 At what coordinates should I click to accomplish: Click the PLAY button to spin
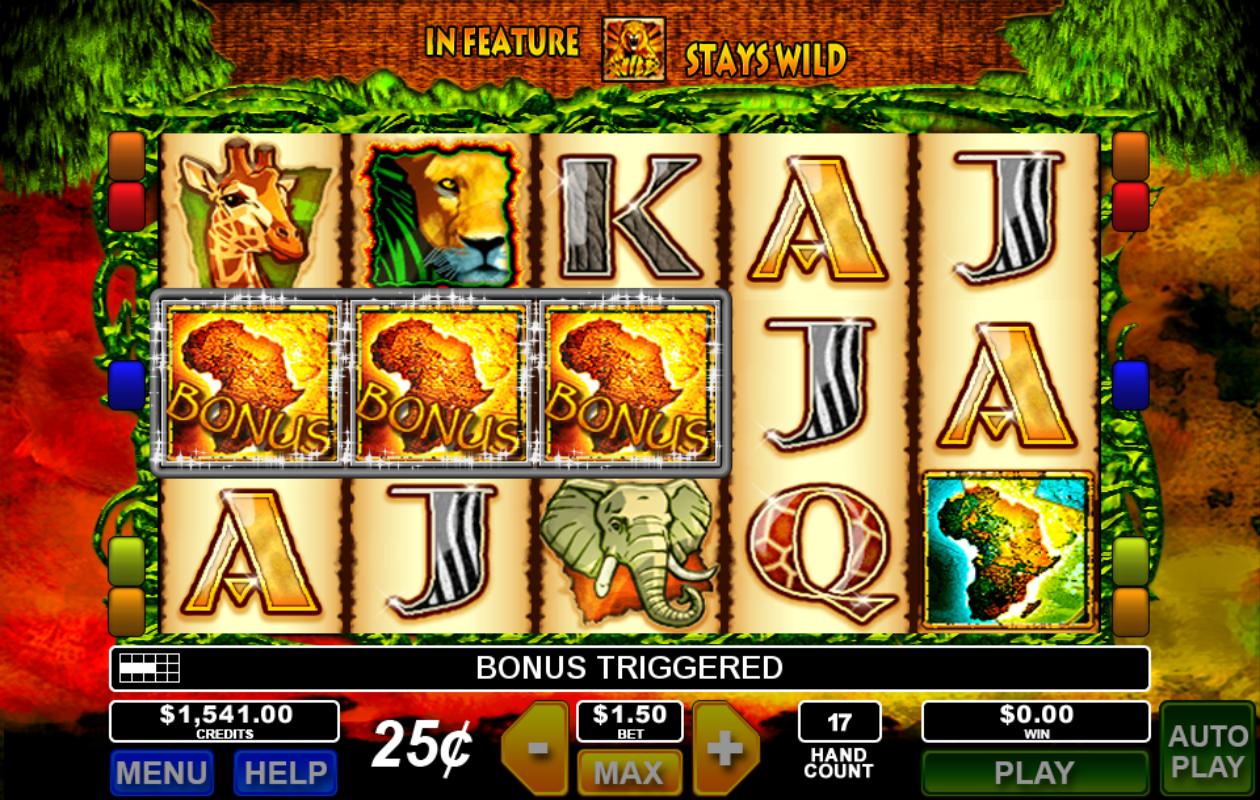(x=1034, y=772)
